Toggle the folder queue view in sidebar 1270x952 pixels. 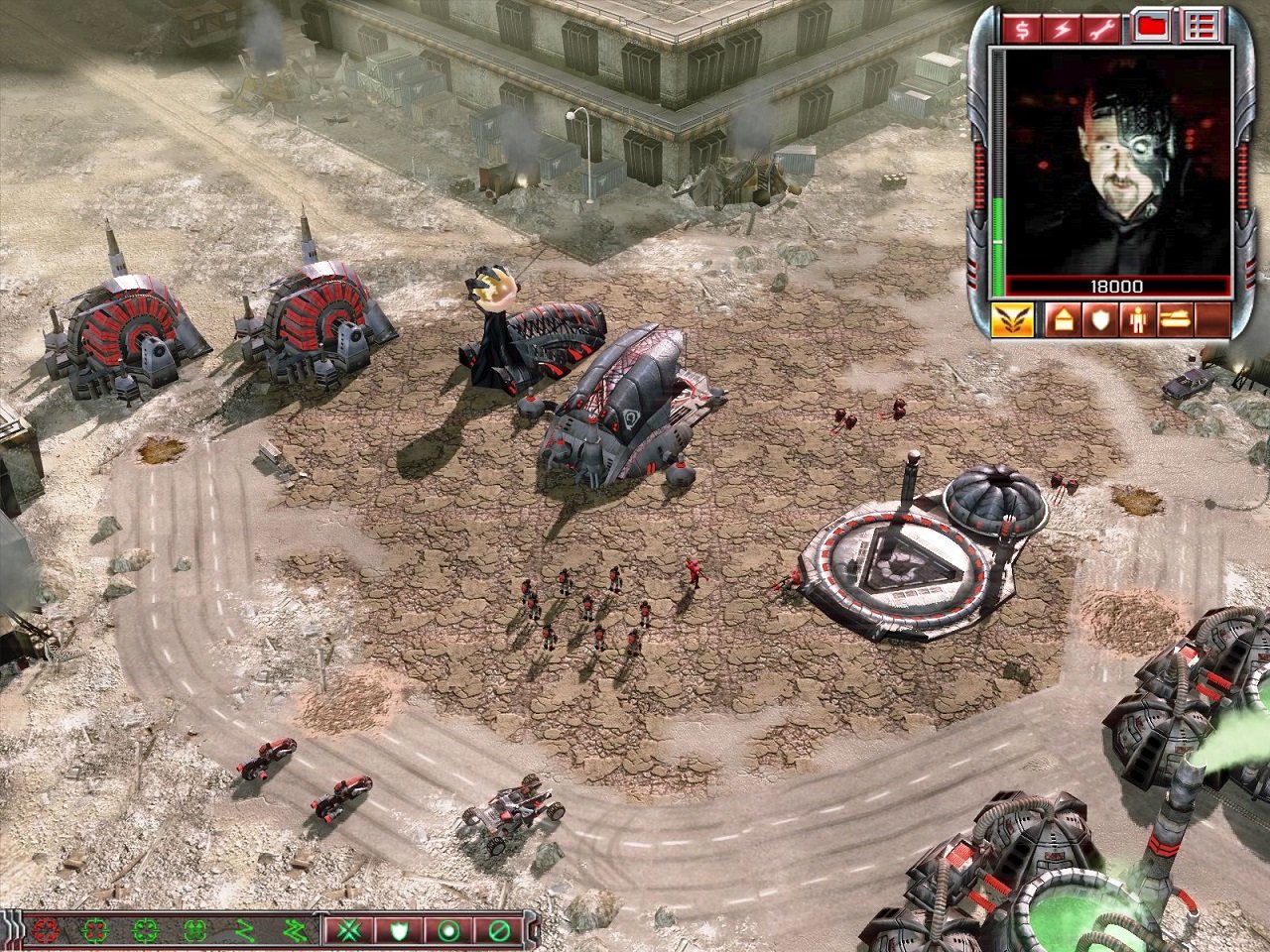[x=1152, y=27]
